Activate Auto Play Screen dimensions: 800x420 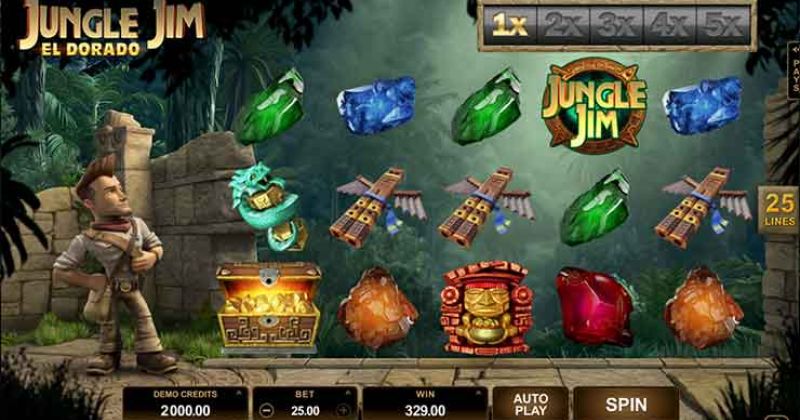click(x=531, y=404)
